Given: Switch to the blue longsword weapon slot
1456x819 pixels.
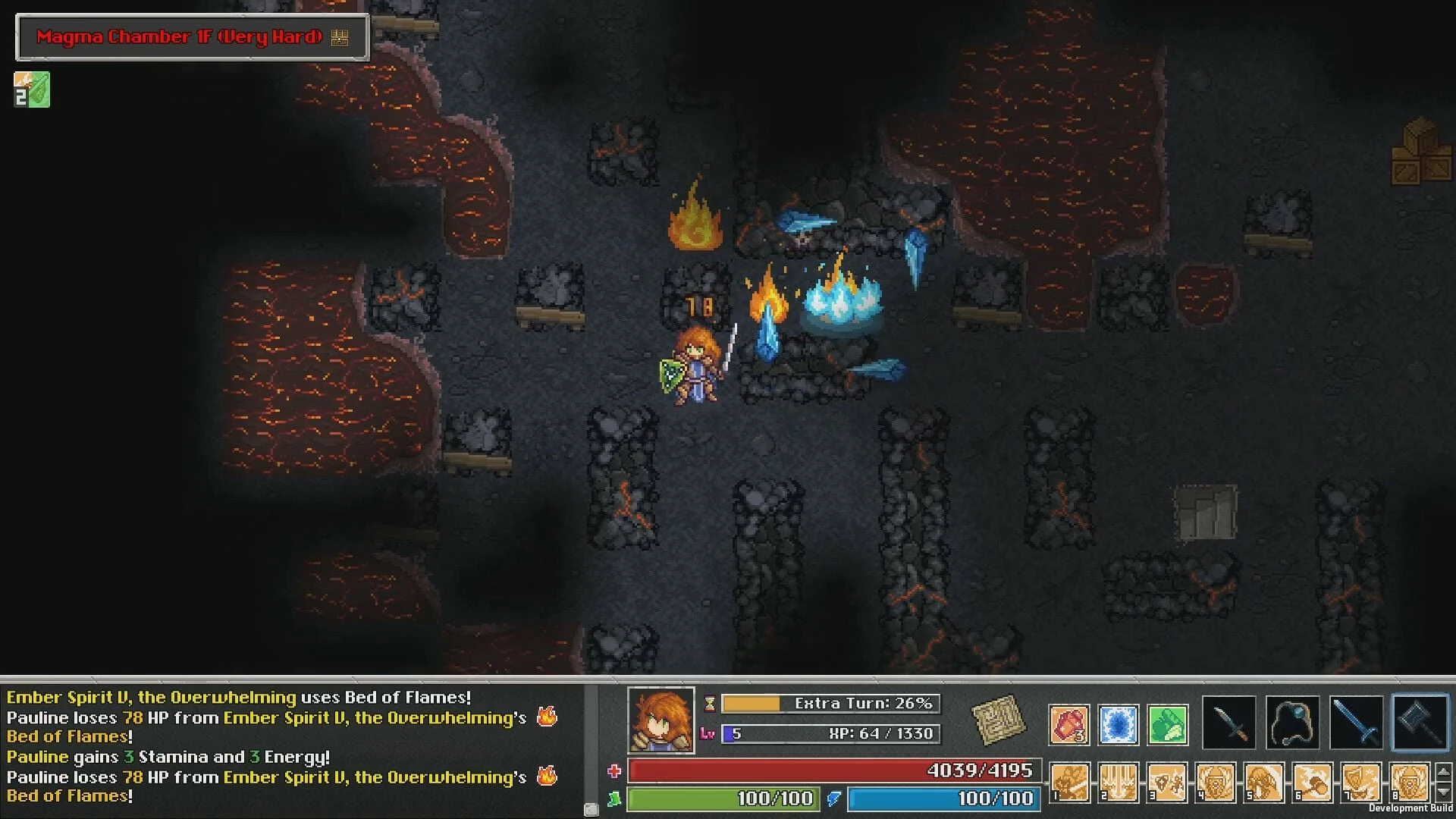Looking at the screenshot, I should [x=1356, y=722].
